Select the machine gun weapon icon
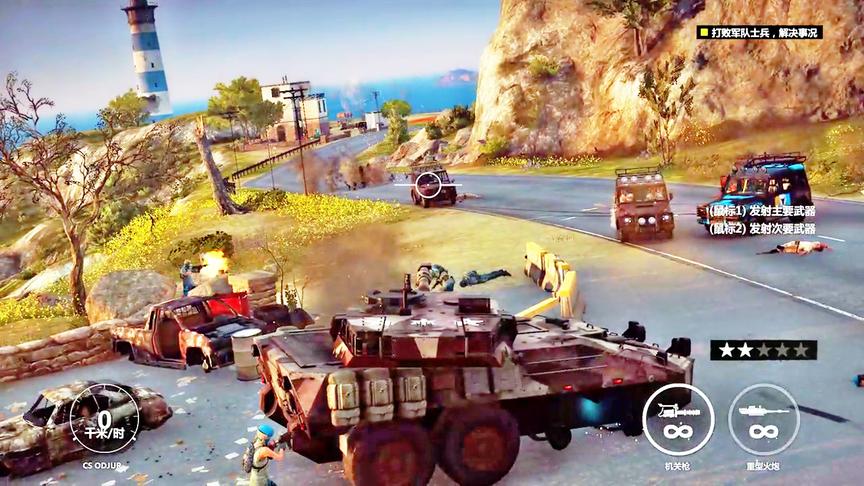This screenshot has width=864, height=486. coord(678,419)
